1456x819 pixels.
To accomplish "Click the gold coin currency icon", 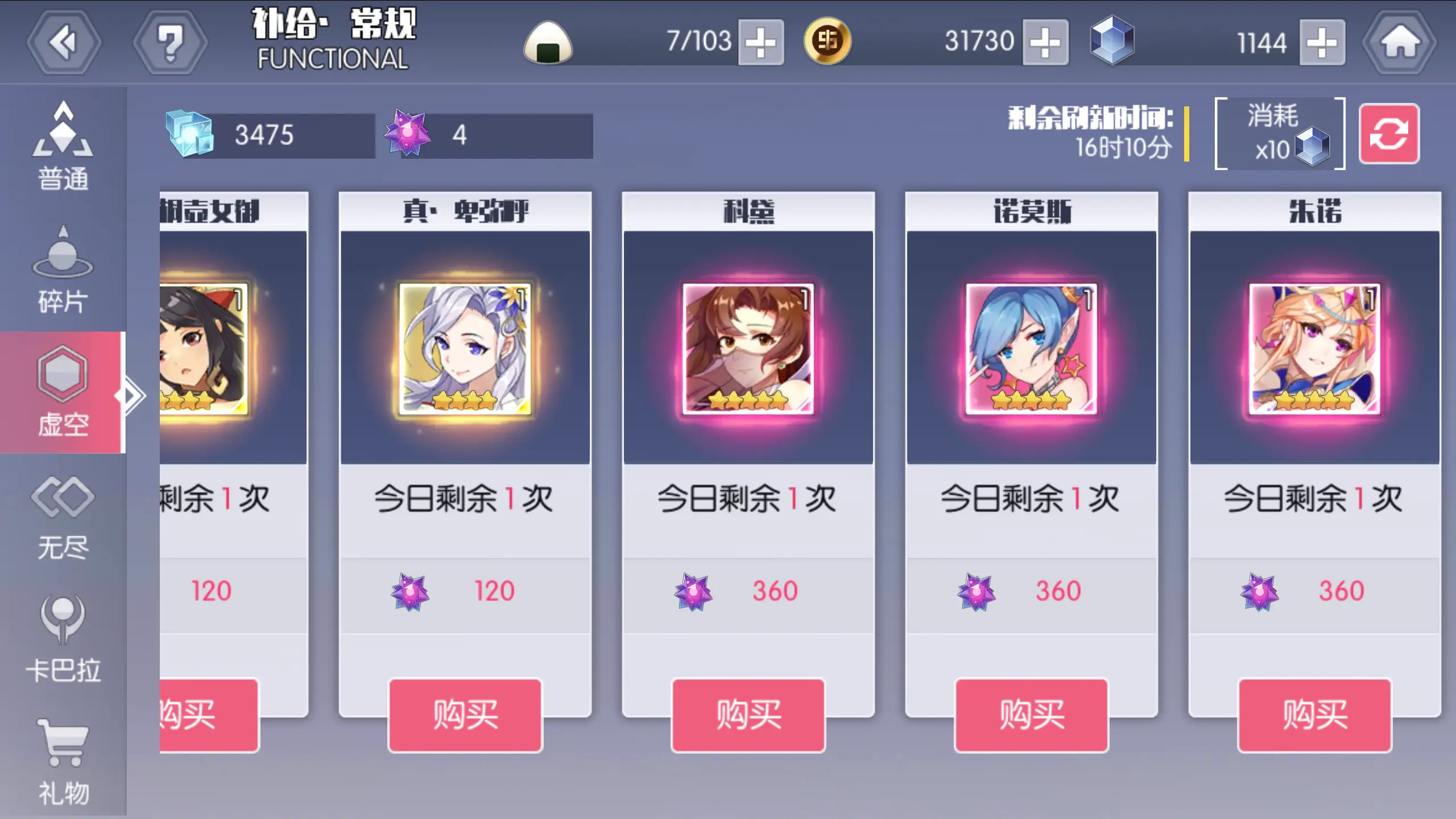I will 828,42.
